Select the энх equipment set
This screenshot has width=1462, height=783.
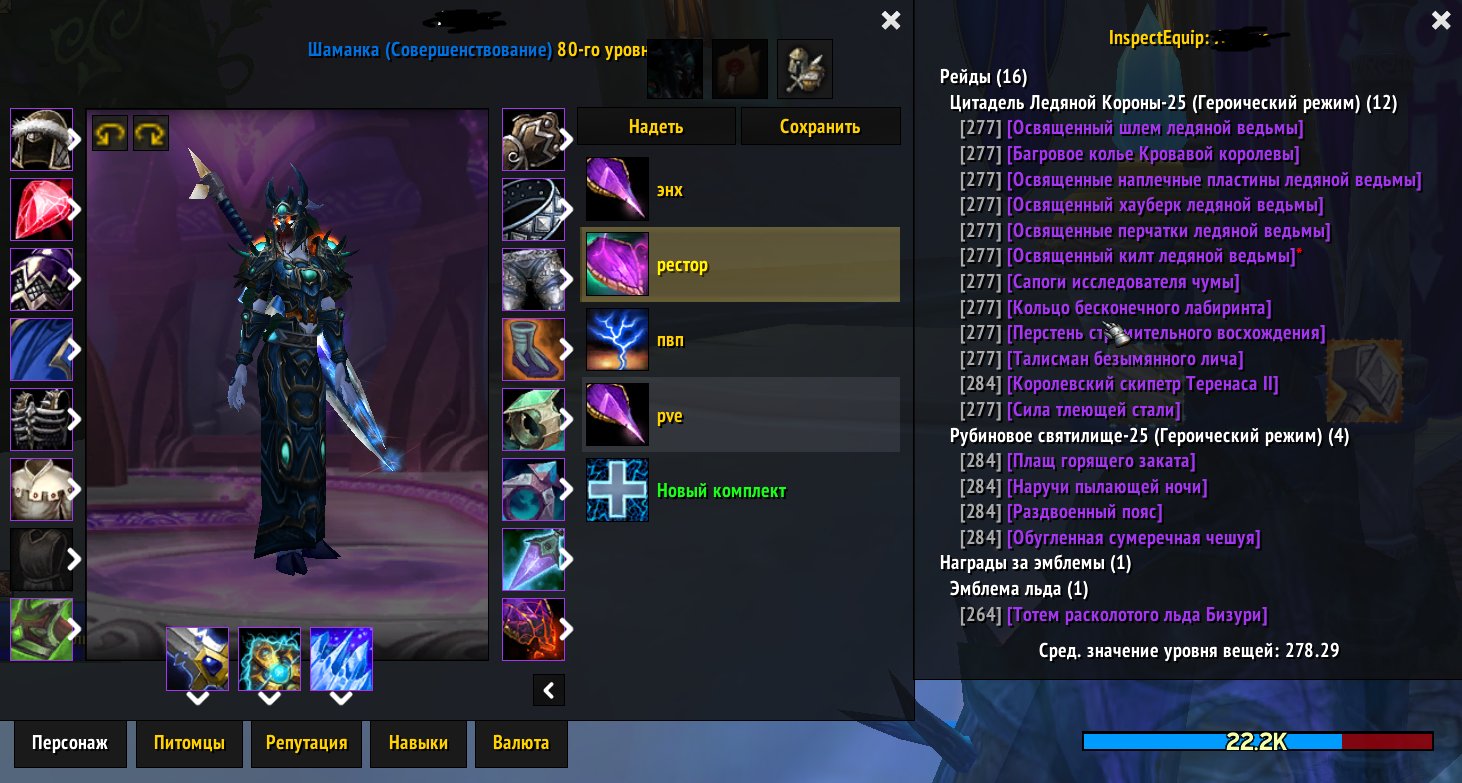[740, 189]
